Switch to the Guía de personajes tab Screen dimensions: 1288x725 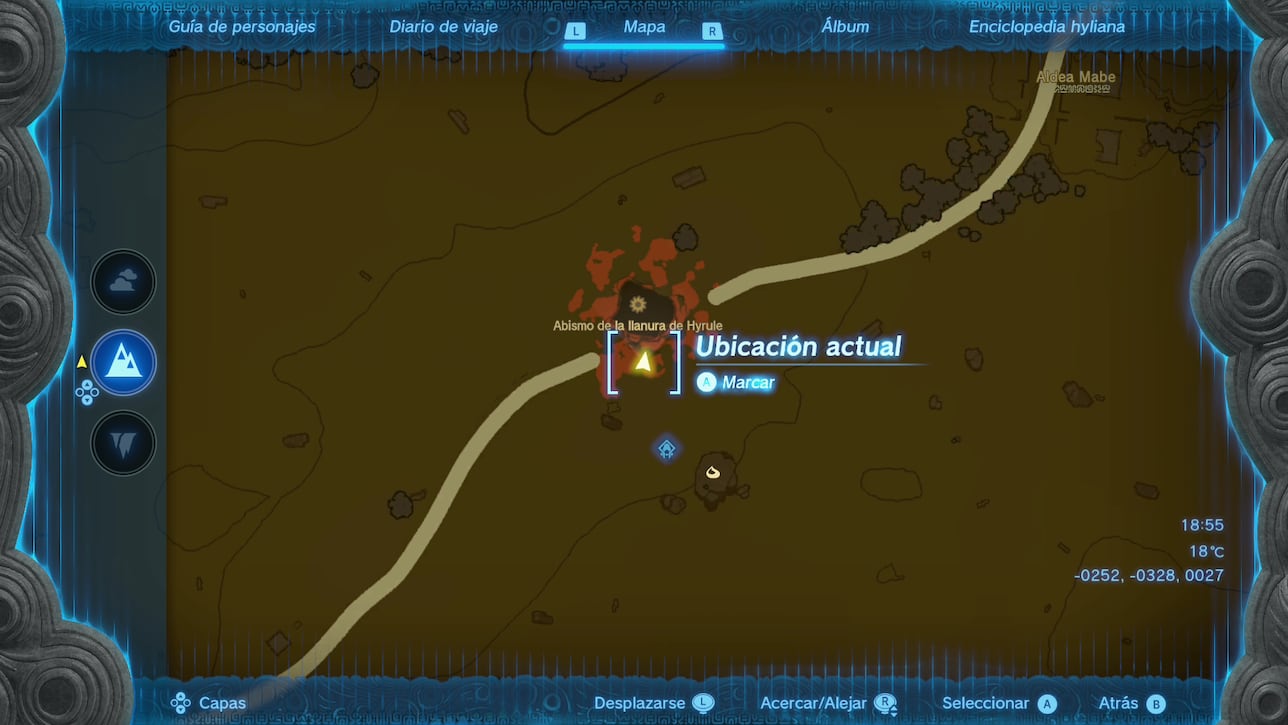241,27
